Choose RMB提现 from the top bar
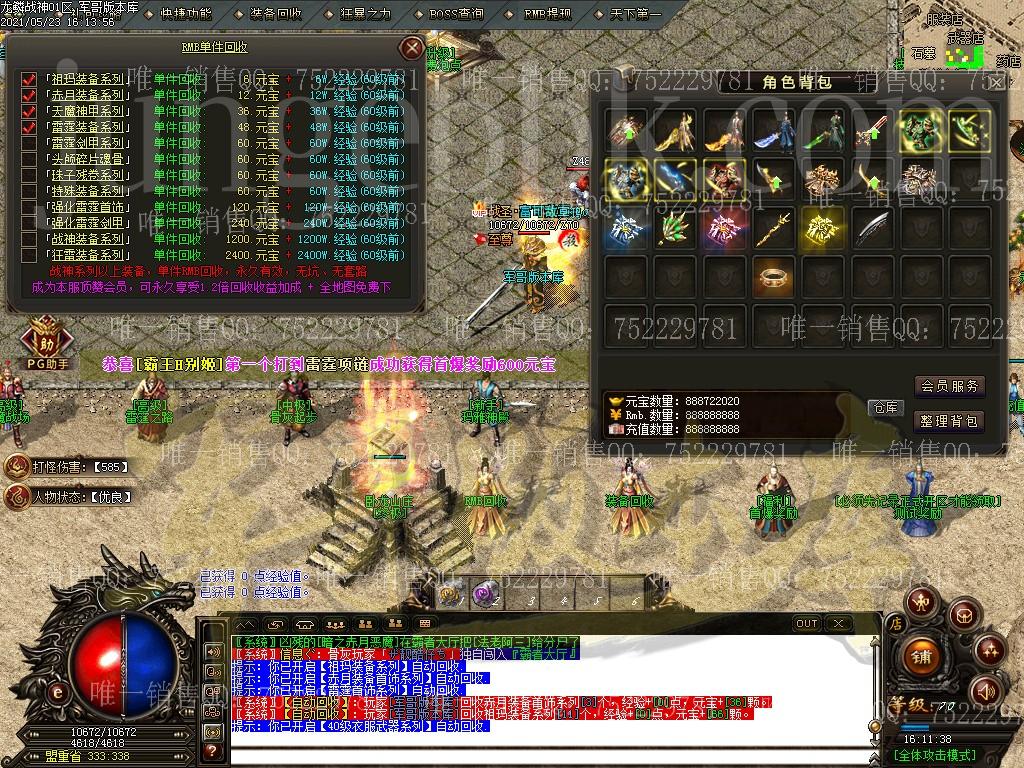 pyautogui.click(x=547, y=15)
